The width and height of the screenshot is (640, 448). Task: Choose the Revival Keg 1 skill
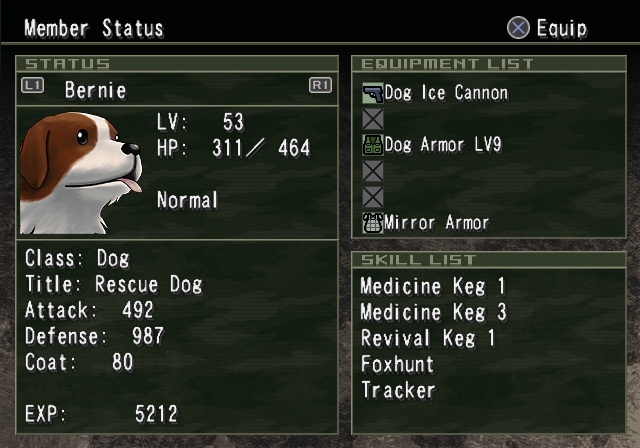pyautogui.click(x=428, y=338)
